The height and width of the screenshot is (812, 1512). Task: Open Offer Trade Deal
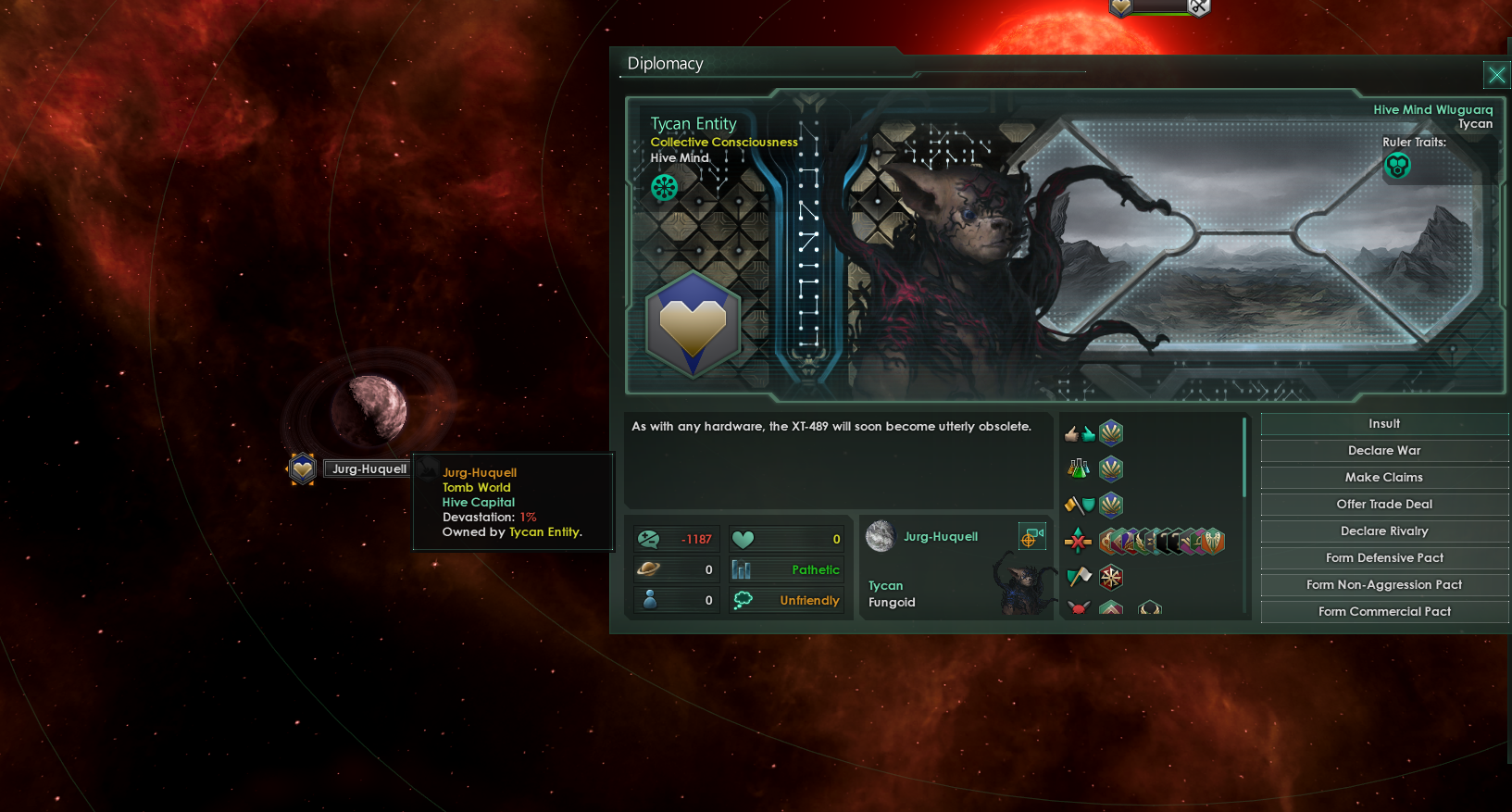[1383, 504]
